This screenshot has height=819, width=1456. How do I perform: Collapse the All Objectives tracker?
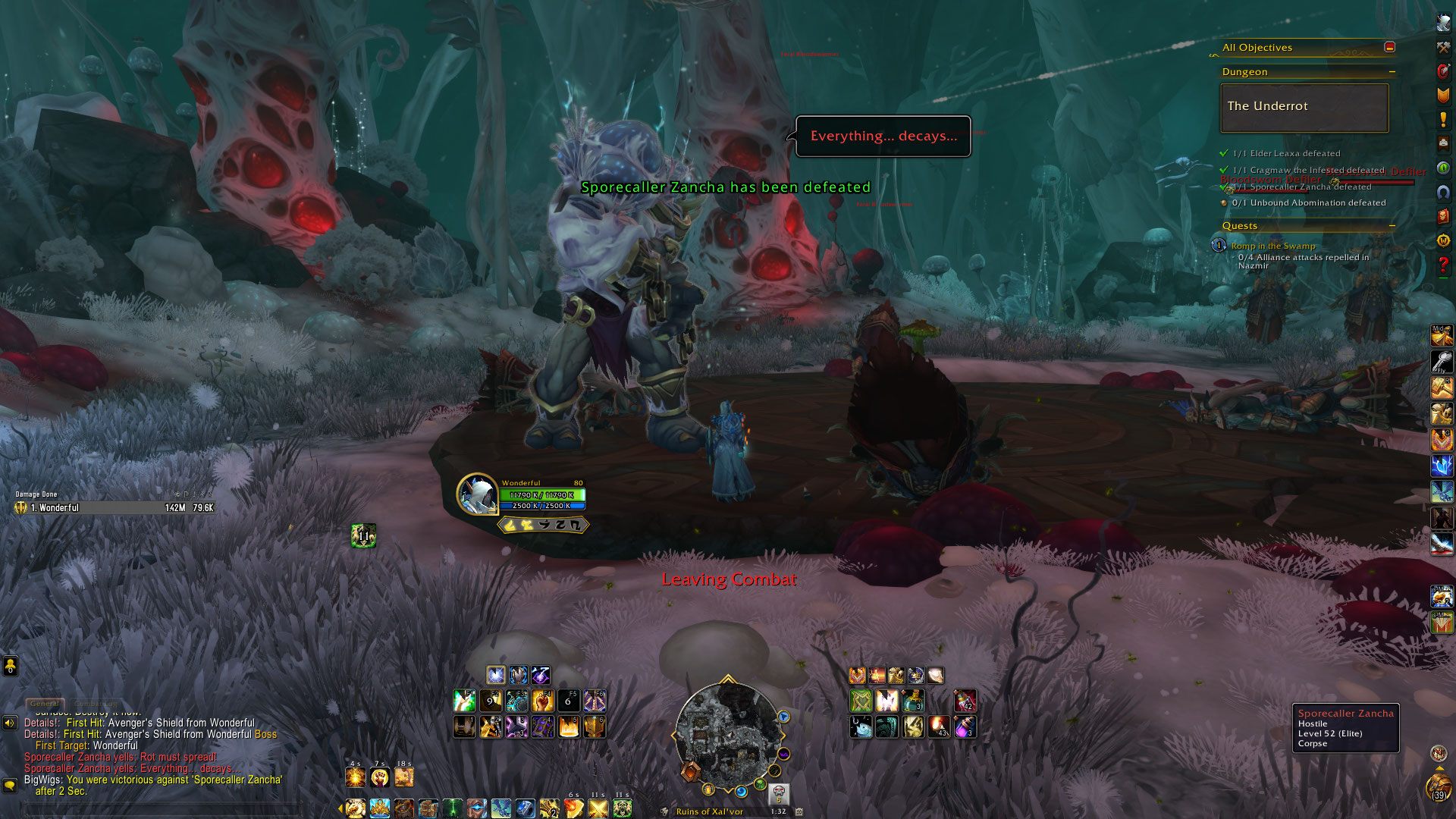point(1389,47)
